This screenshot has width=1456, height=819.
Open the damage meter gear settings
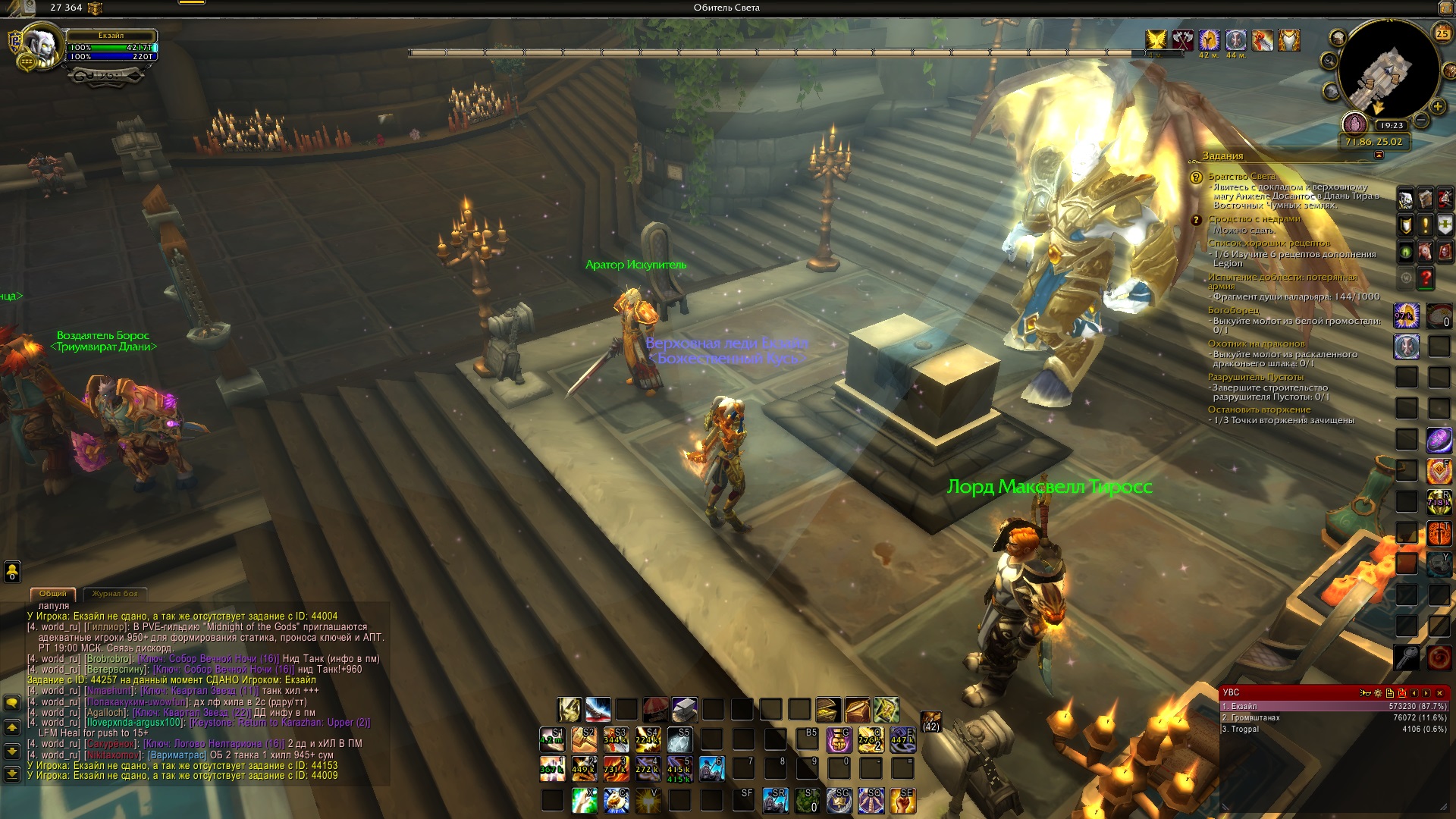1378,693
